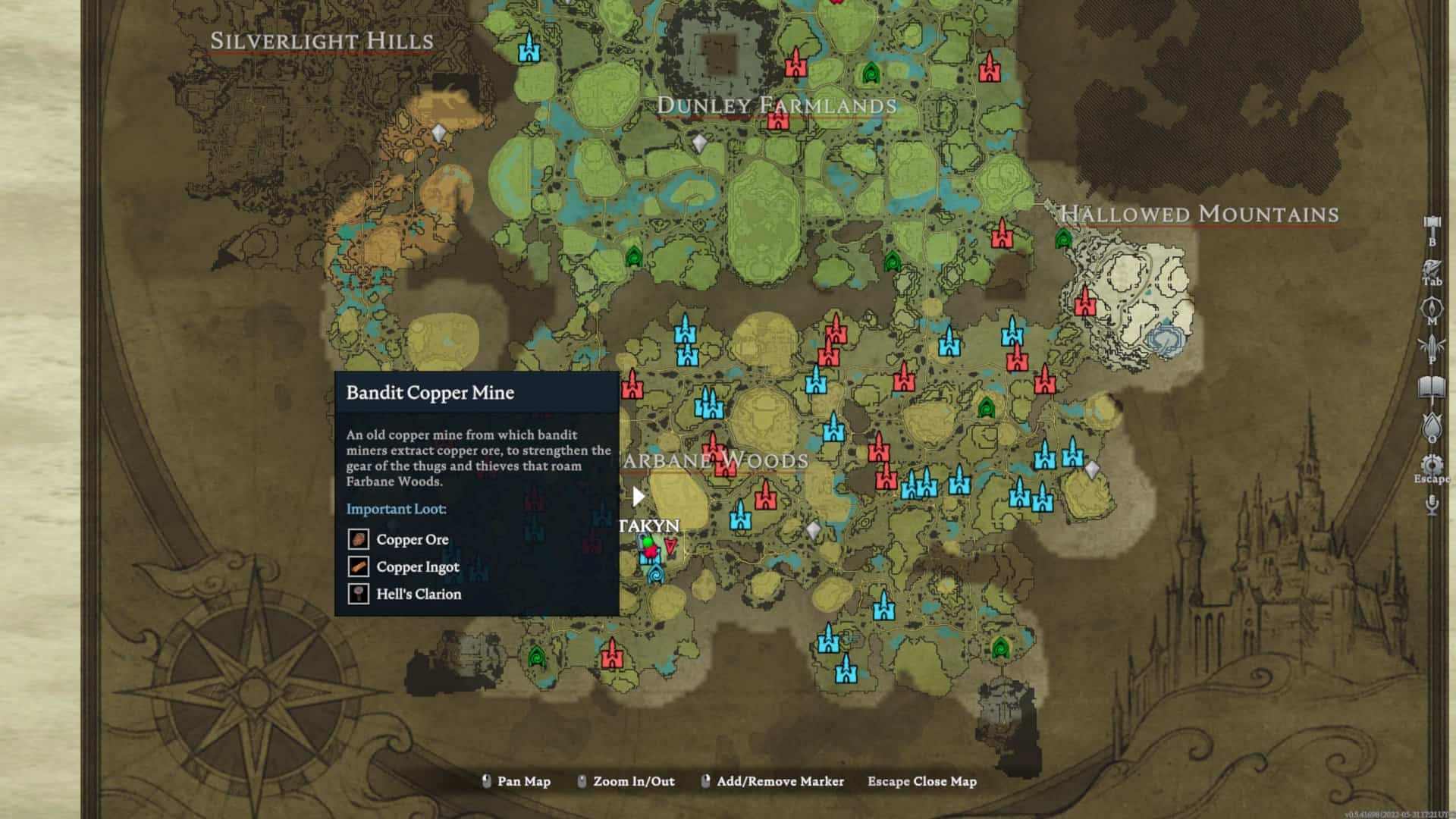Image resolution: width=1456 pixels, height=819 pixels.
Task: Open the Build menu via the hammer icon
Action: tap(1431, 221)
